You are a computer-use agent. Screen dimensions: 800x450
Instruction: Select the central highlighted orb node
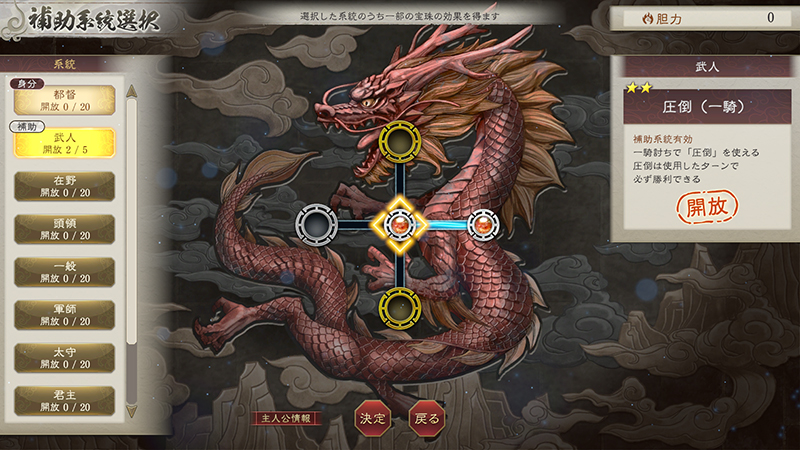(x=400, y=224)
